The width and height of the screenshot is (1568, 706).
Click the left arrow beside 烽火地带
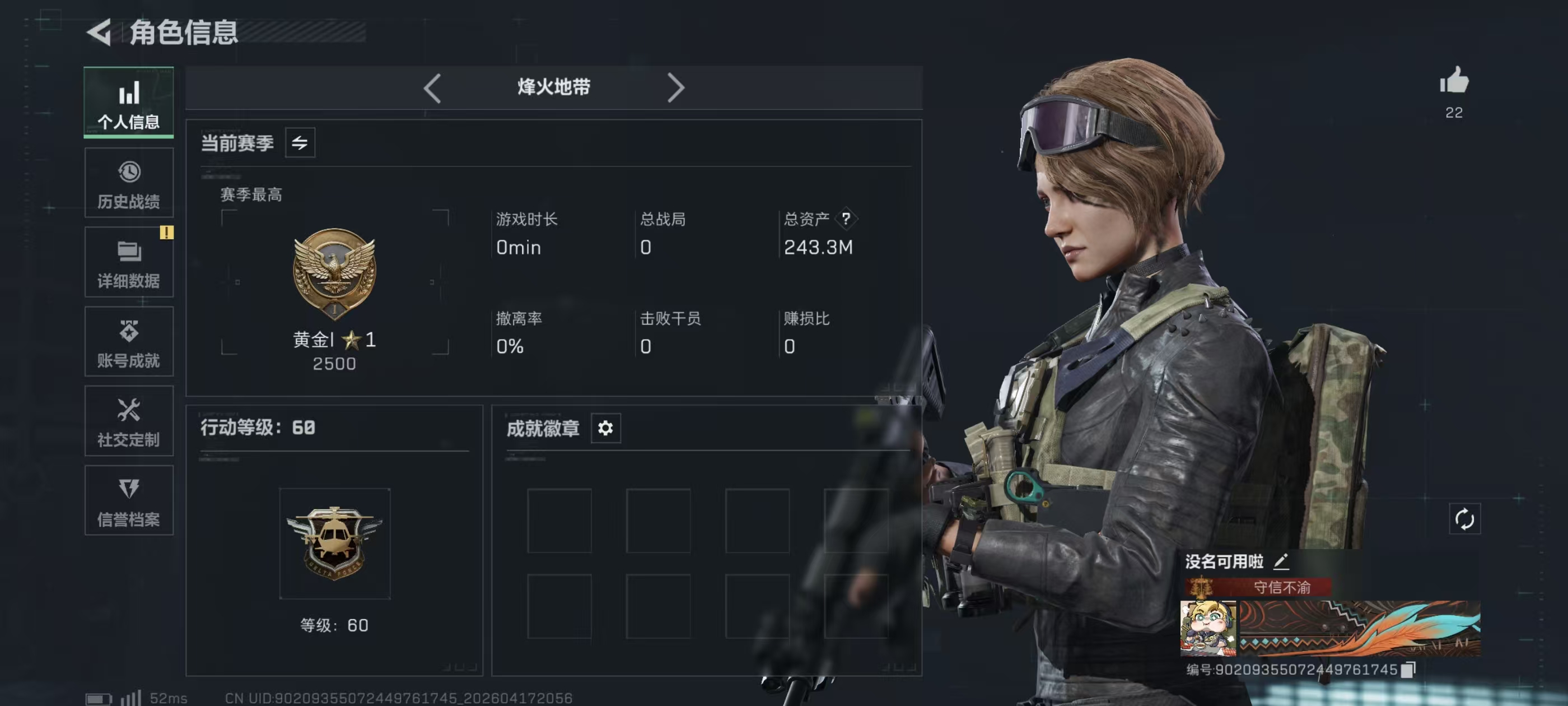[x=432, y=89]
